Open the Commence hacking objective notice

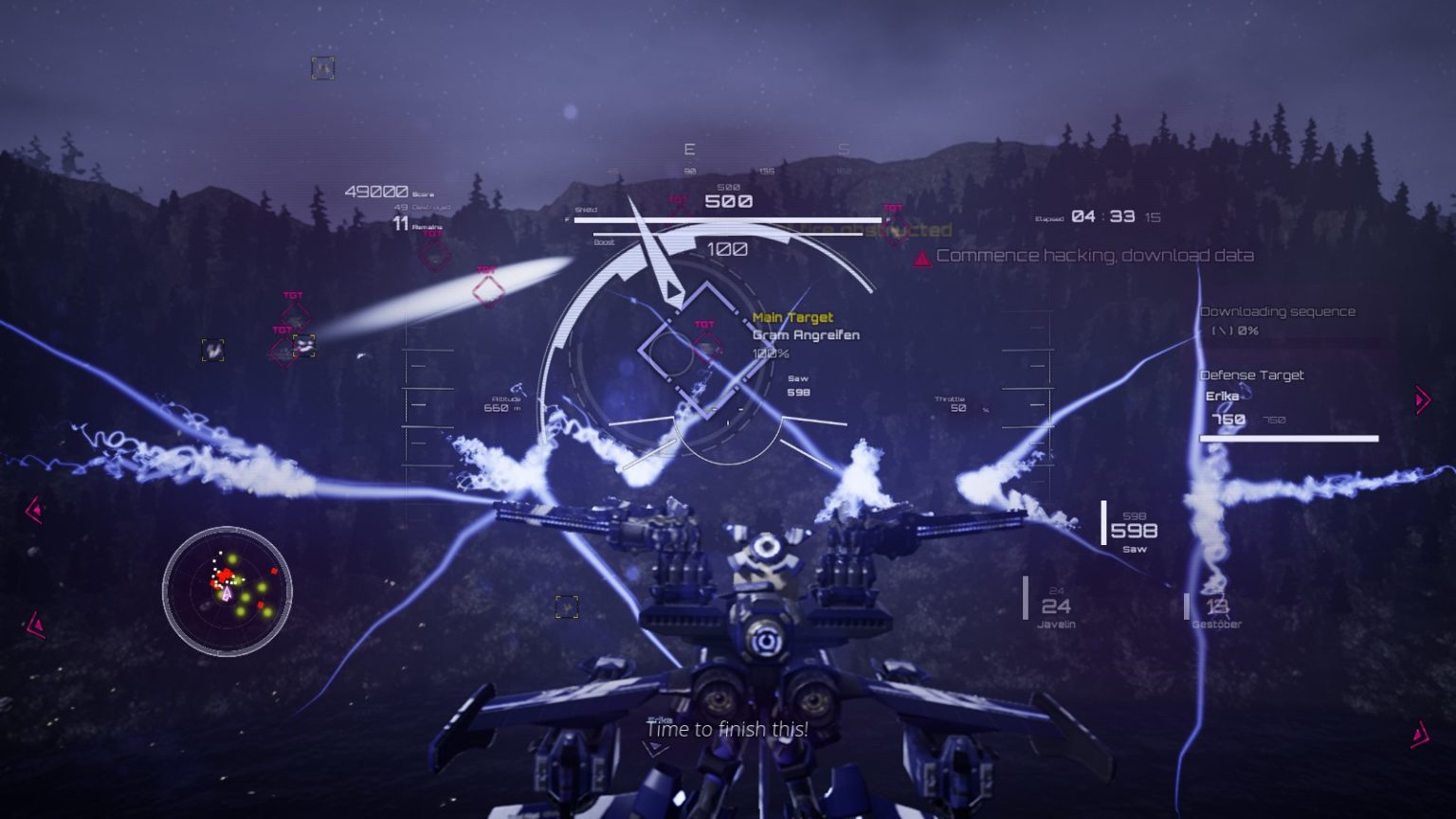point(1094,256)
